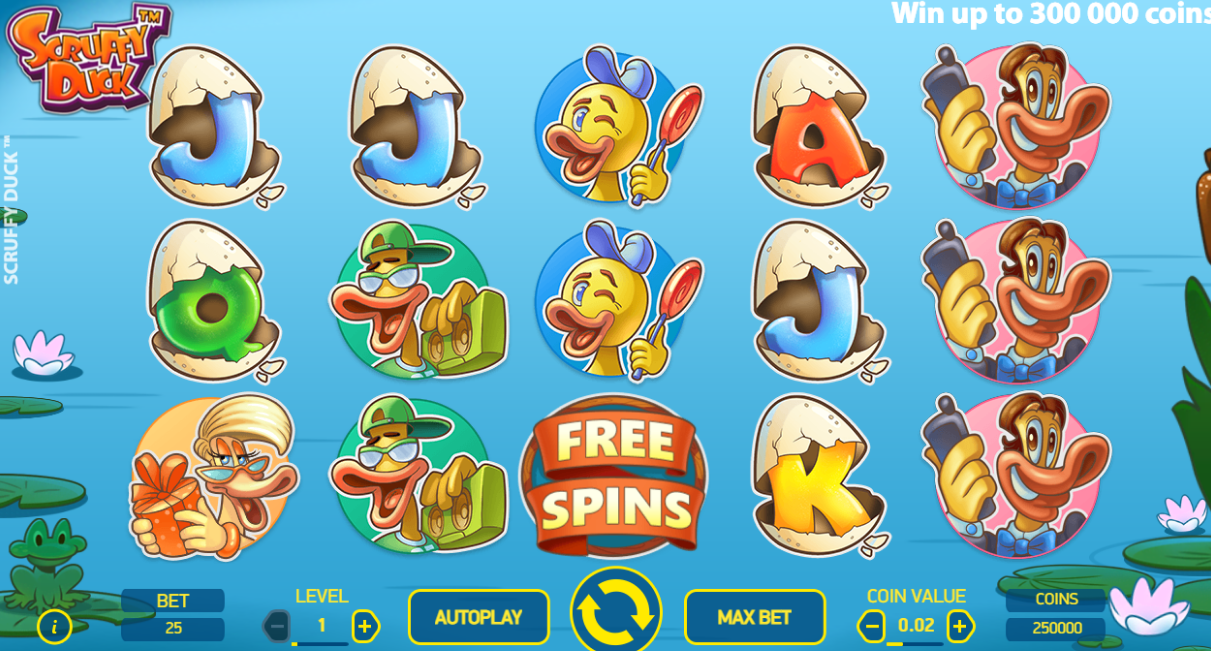Decrease the bet level with minus
Viewport: 1211px width, 651px height.
pyautogui.click(x=277, y=626)
